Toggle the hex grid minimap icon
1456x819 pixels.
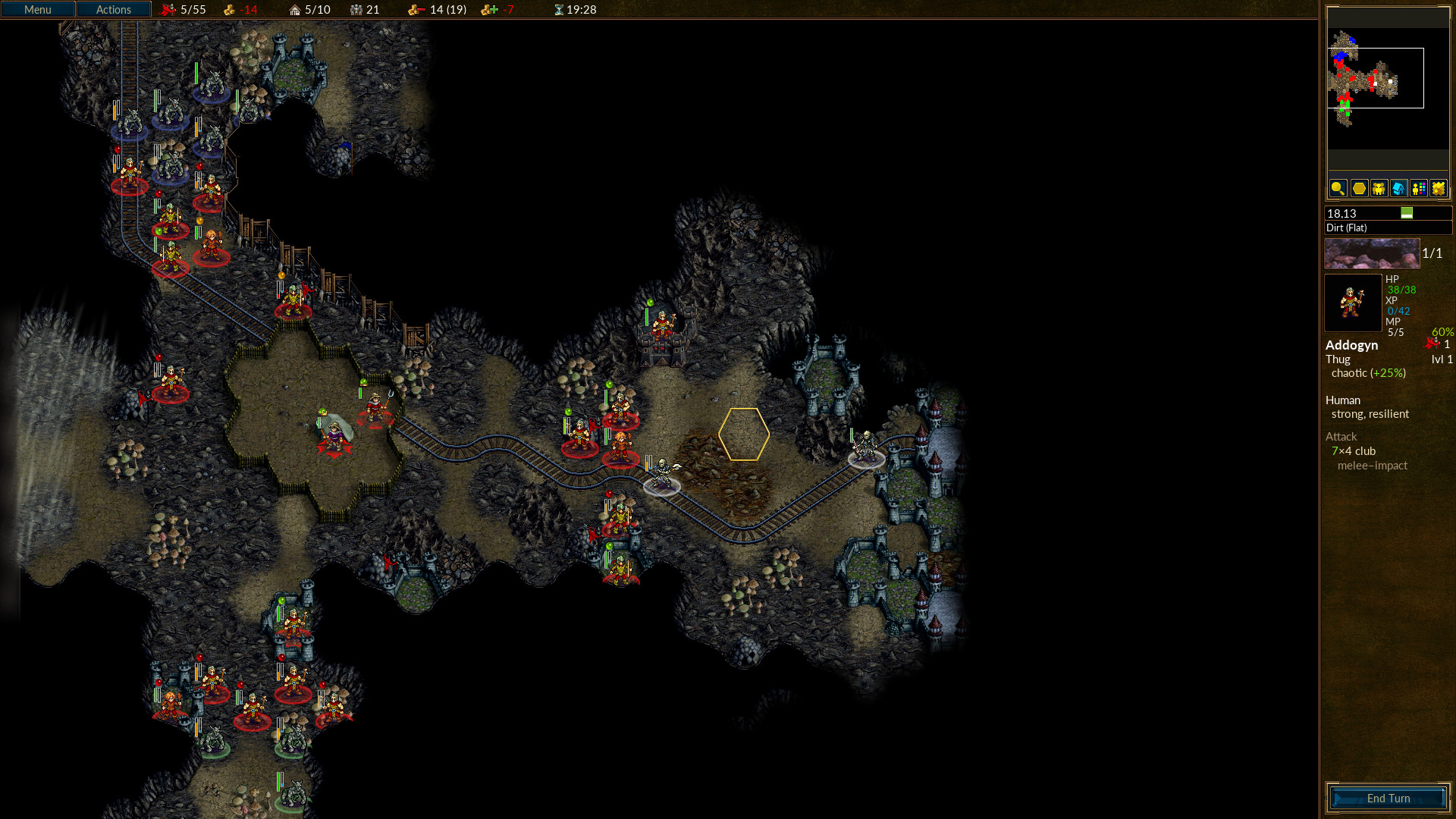(x=1357, y=189)
